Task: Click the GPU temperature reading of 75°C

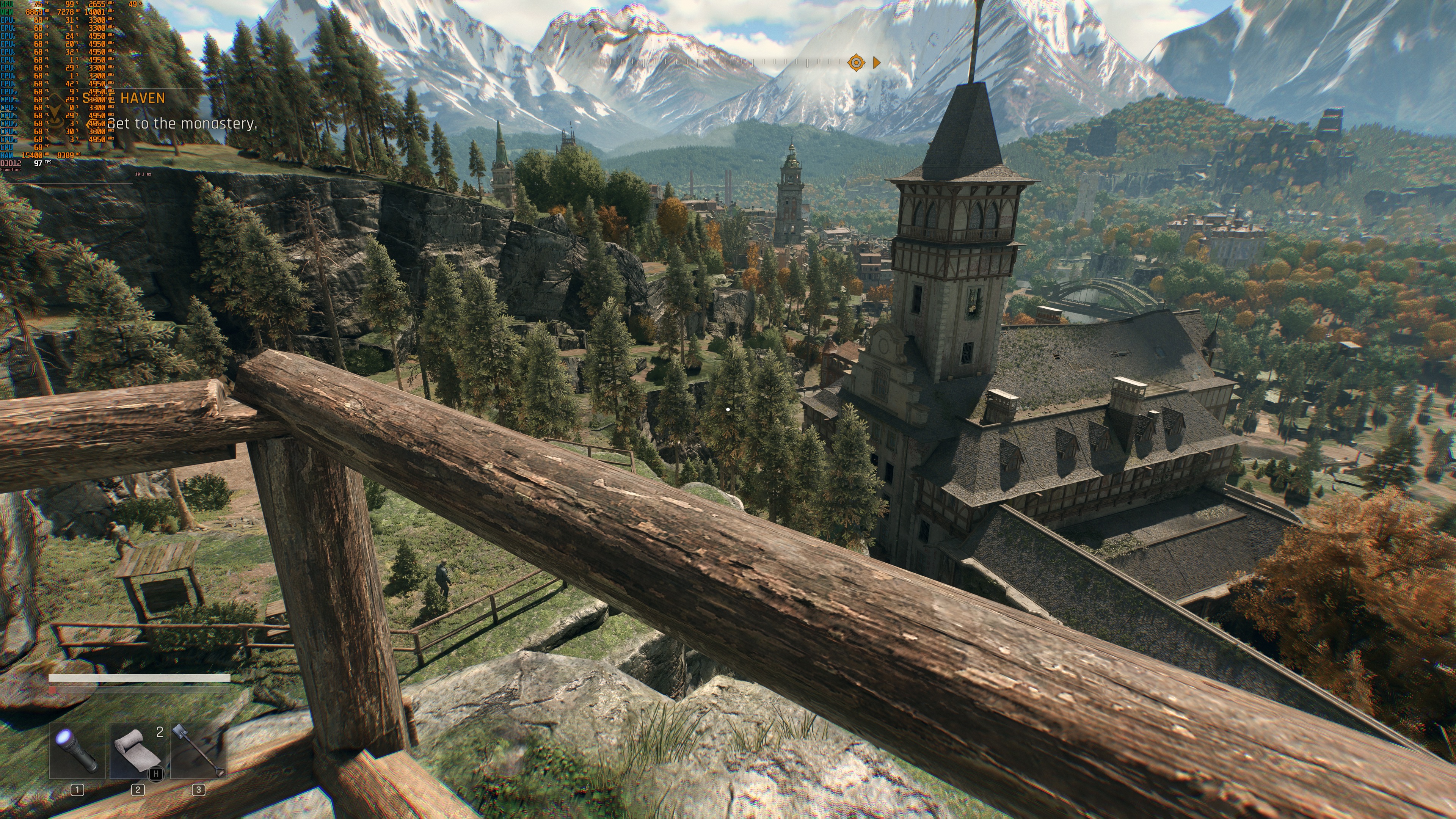Action: pyautogui.click(x=38, y=4)
